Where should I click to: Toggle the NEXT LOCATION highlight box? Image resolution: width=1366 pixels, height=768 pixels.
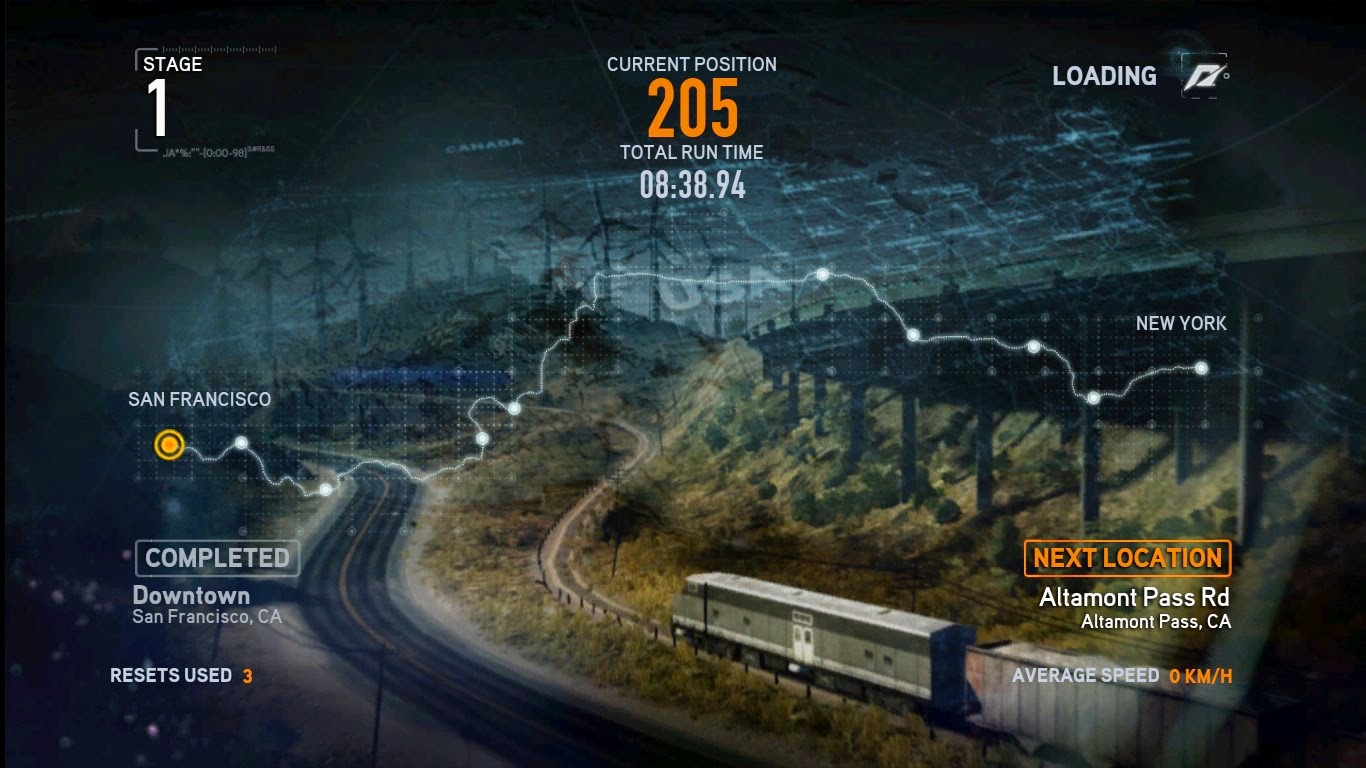coord(1128,558)
